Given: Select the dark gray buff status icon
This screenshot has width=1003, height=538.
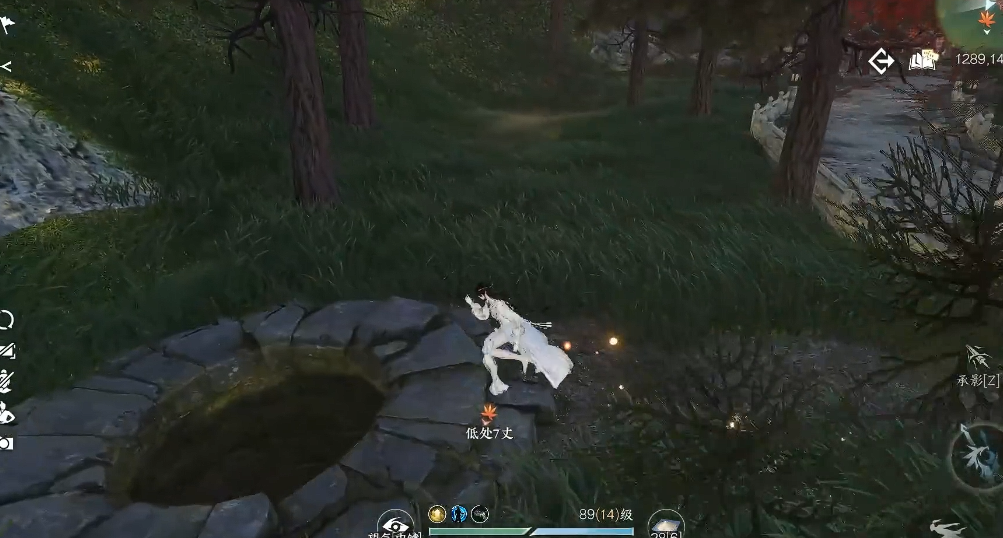Looking at the screenshot, I should point(480,514).
